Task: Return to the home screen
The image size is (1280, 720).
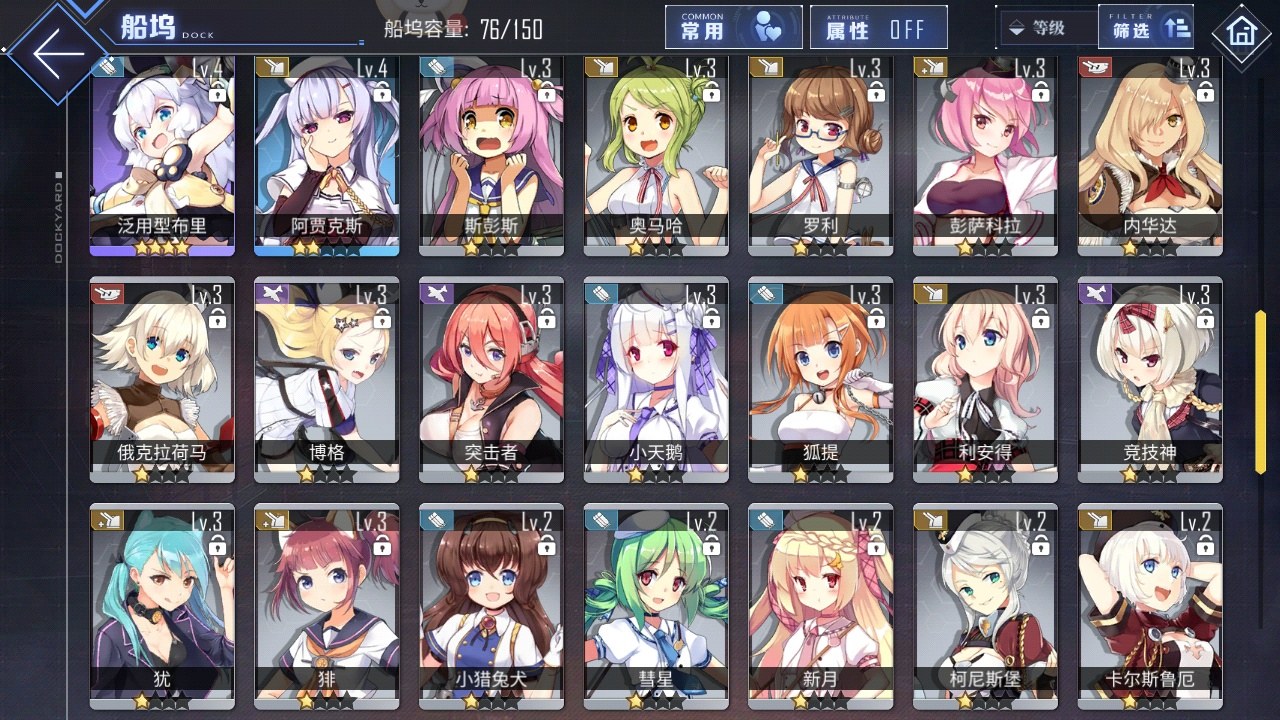Action: pyautogui.click(x=1241, y=34)
